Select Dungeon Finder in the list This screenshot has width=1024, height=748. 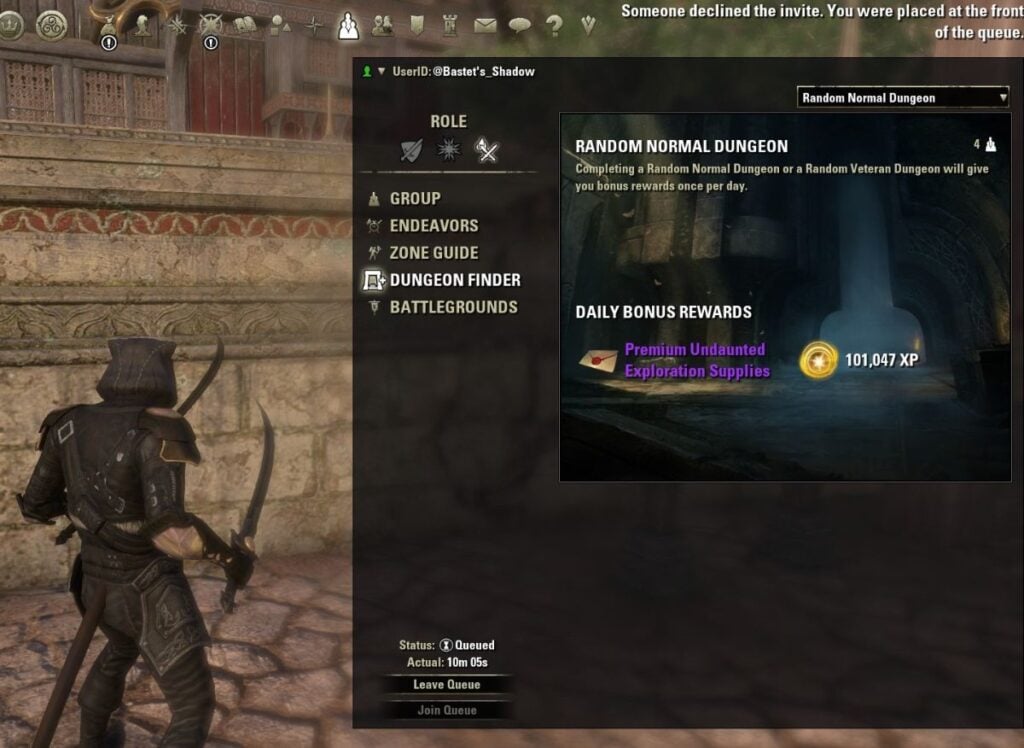point(454,280)
